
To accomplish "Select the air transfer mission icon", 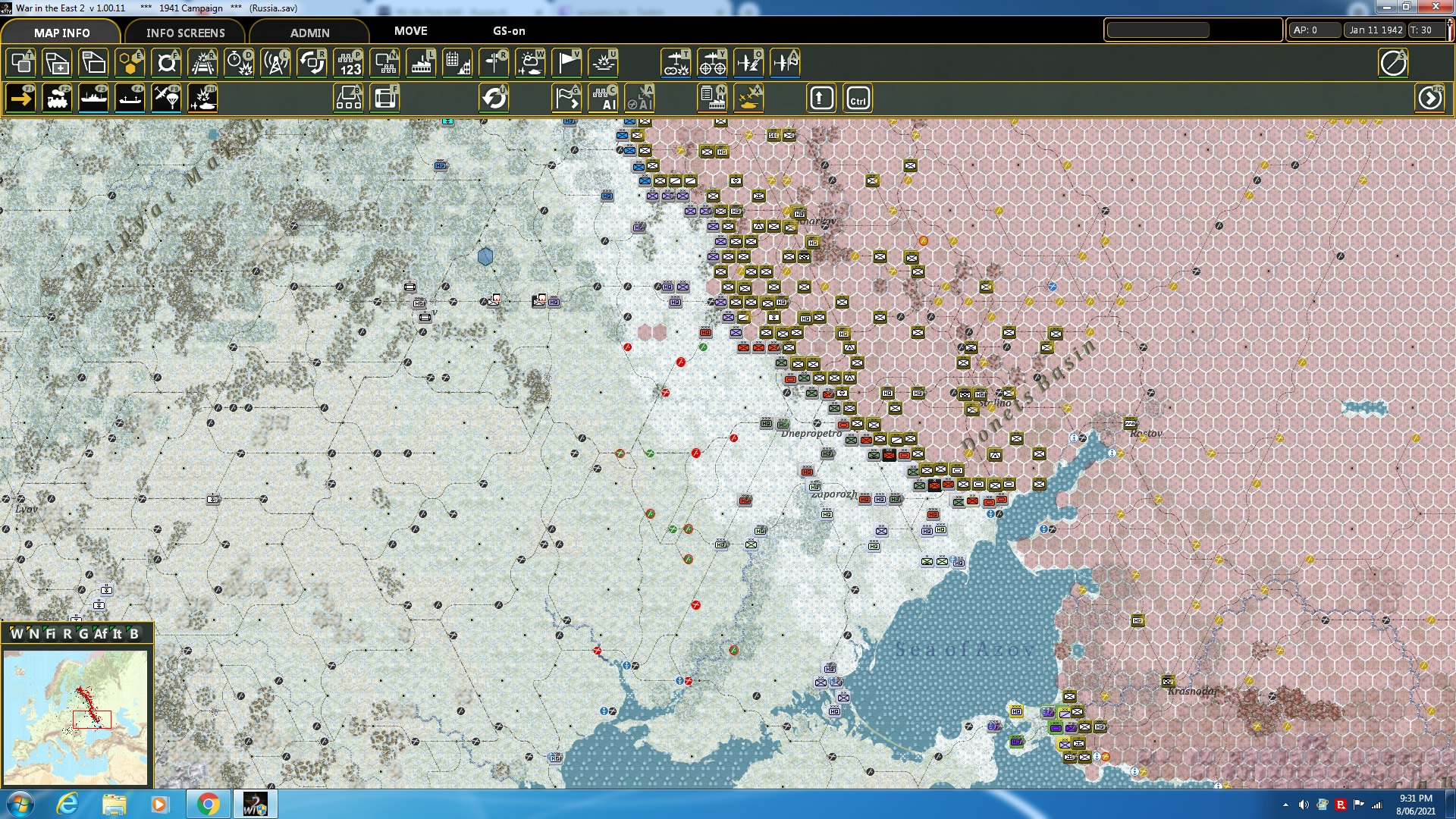I will 785,63.
